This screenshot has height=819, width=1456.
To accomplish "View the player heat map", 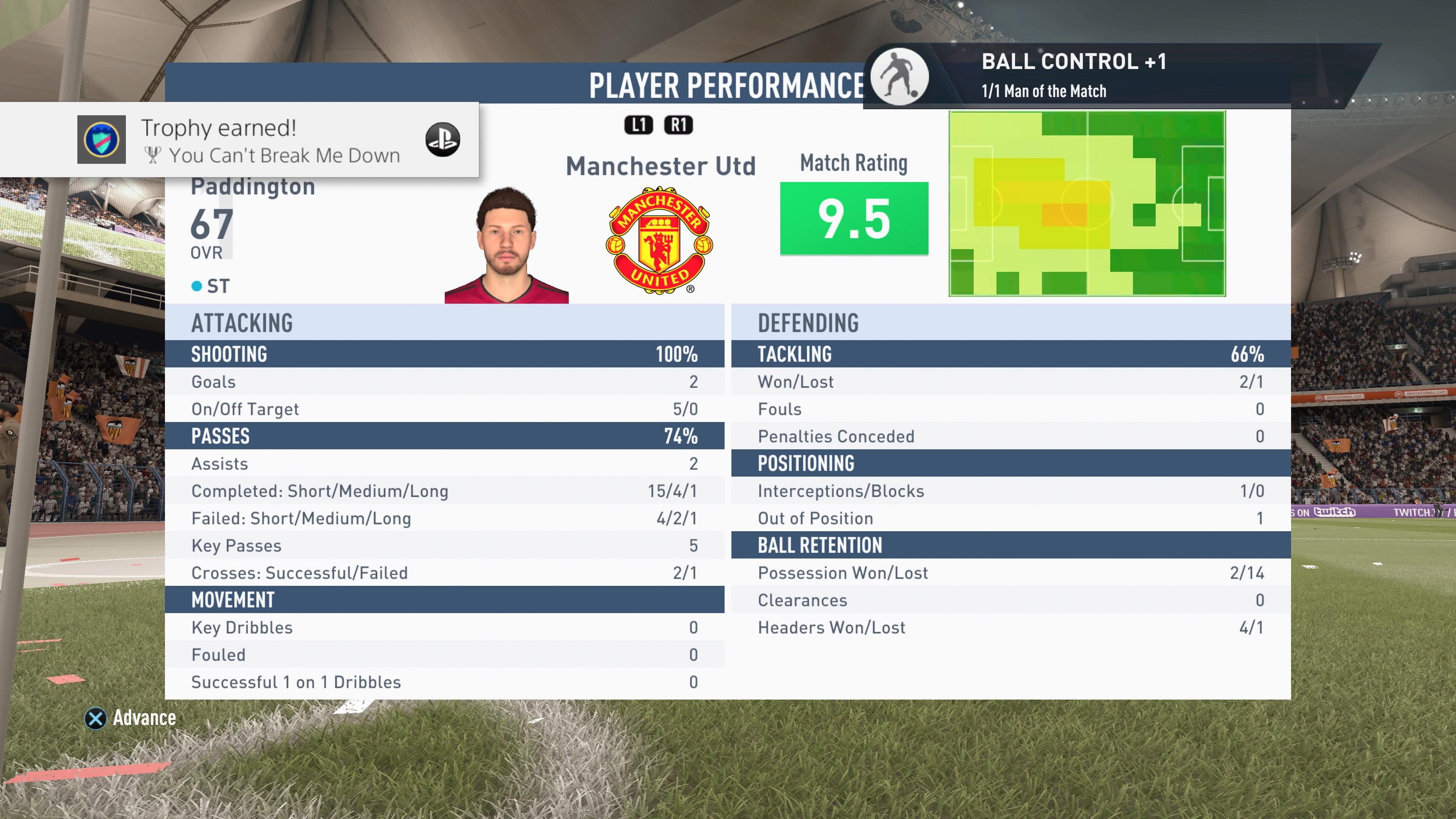I will click(x=1086, y=204).
